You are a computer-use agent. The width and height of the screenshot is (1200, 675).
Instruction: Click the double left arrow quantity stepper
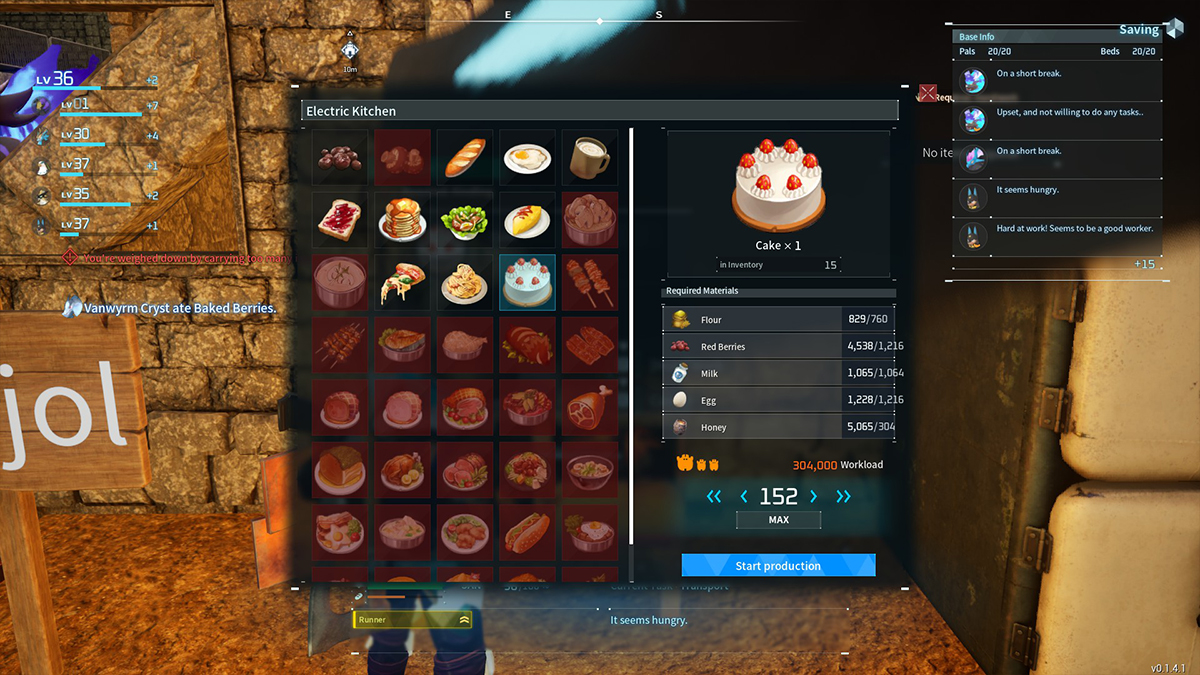713,497
